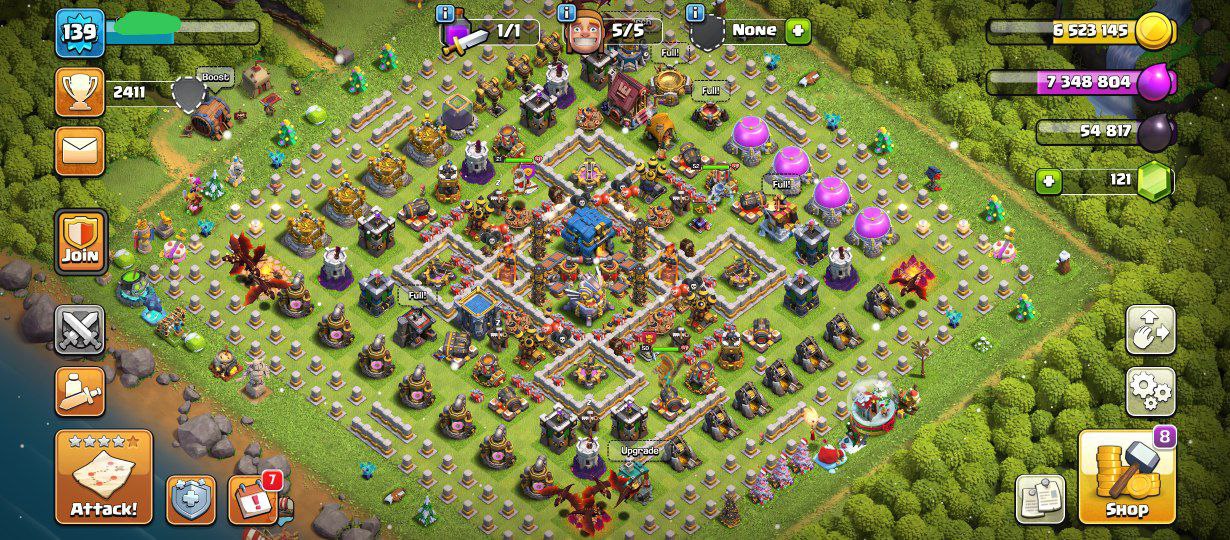Image resolution: width=1230 pixels, height=540 pixels.
Task: Open the crossed swords clan war button
Action: (x=80, y=330)
